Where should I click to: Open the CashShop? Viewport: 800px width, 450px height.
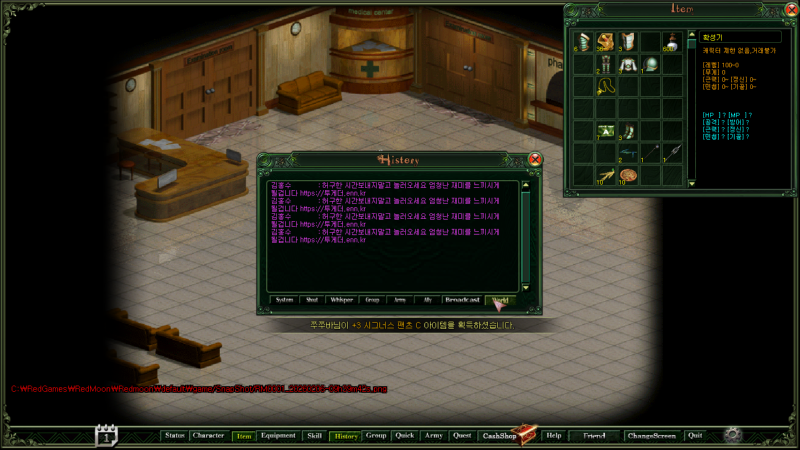[500, 436]
